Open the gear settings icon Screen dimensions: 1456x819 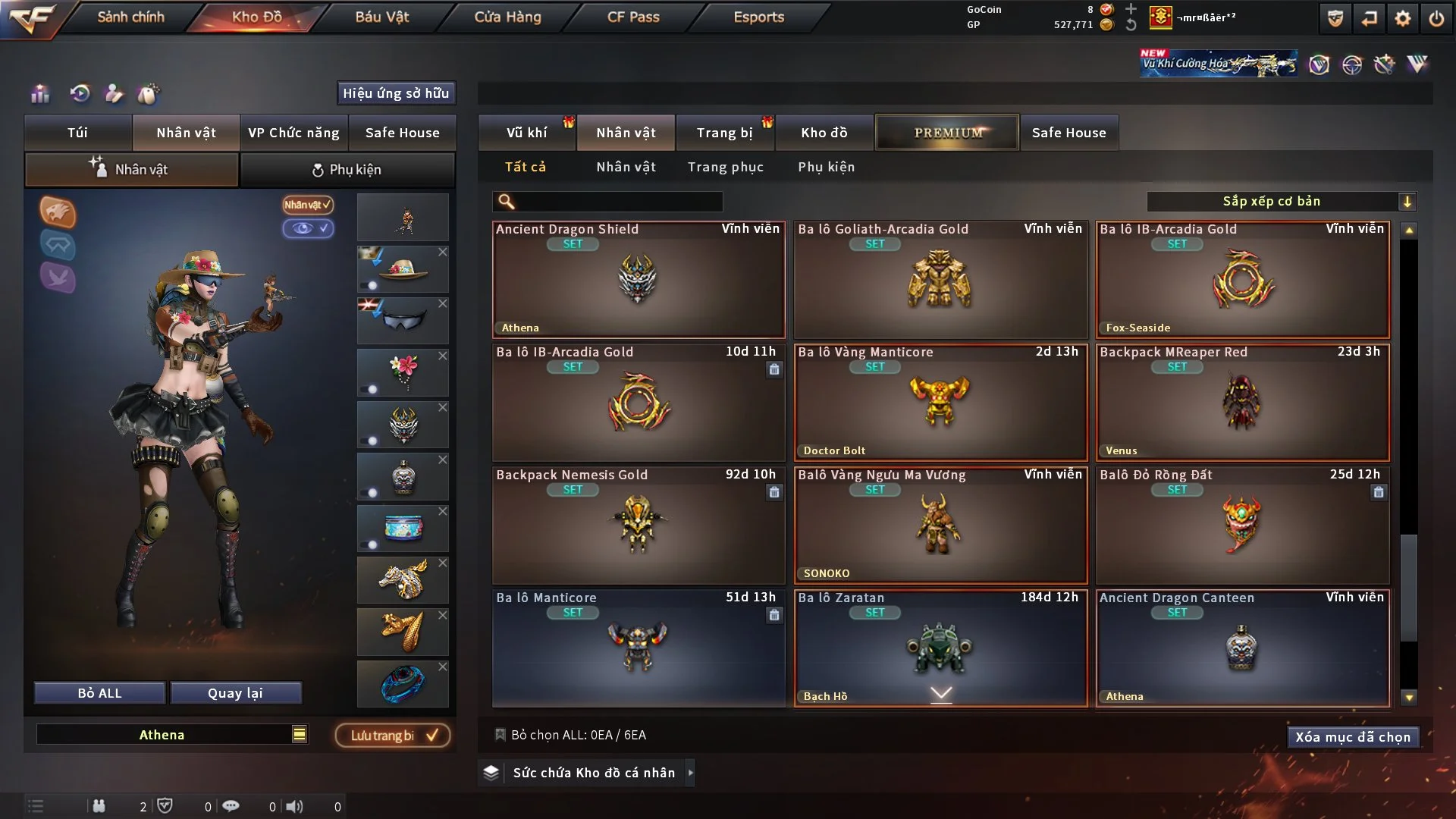(1402, 18)
